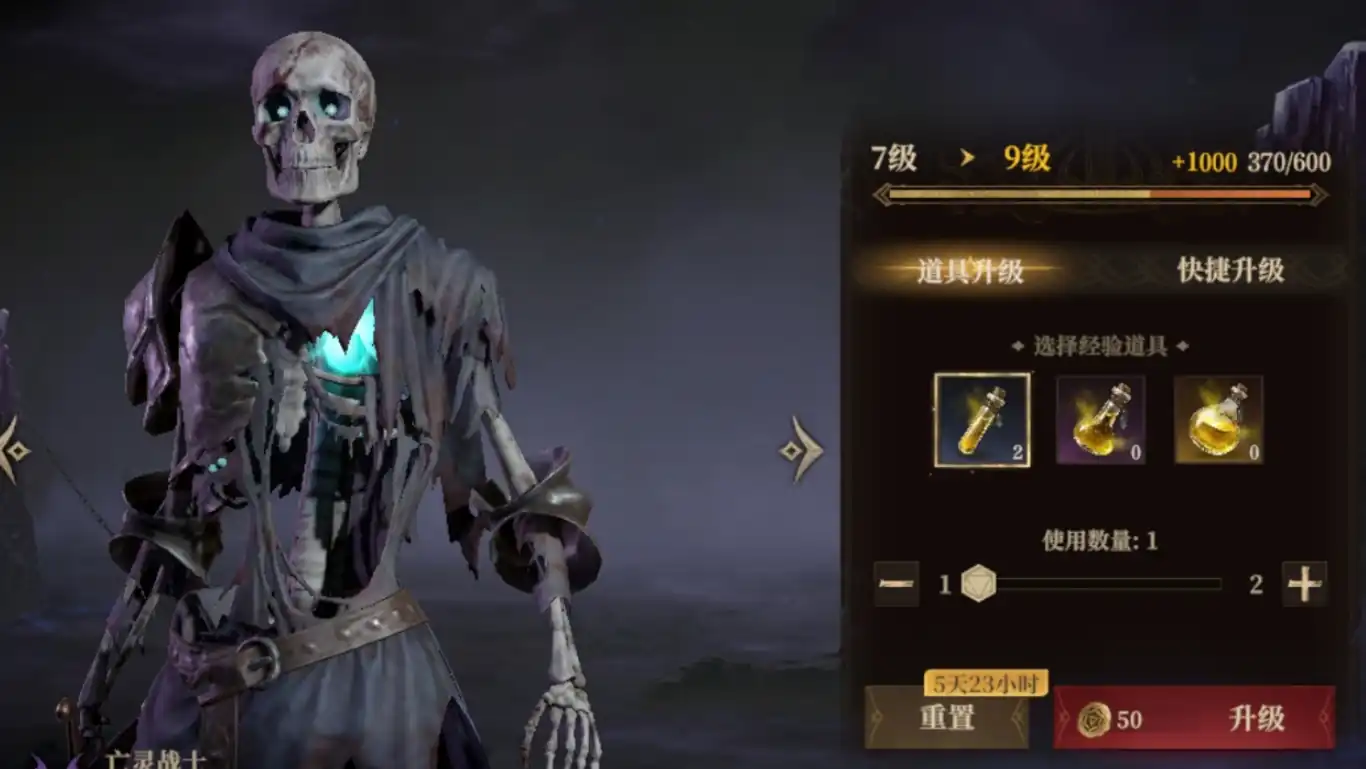Open the 快捷升级 tab

[1230, 270]
